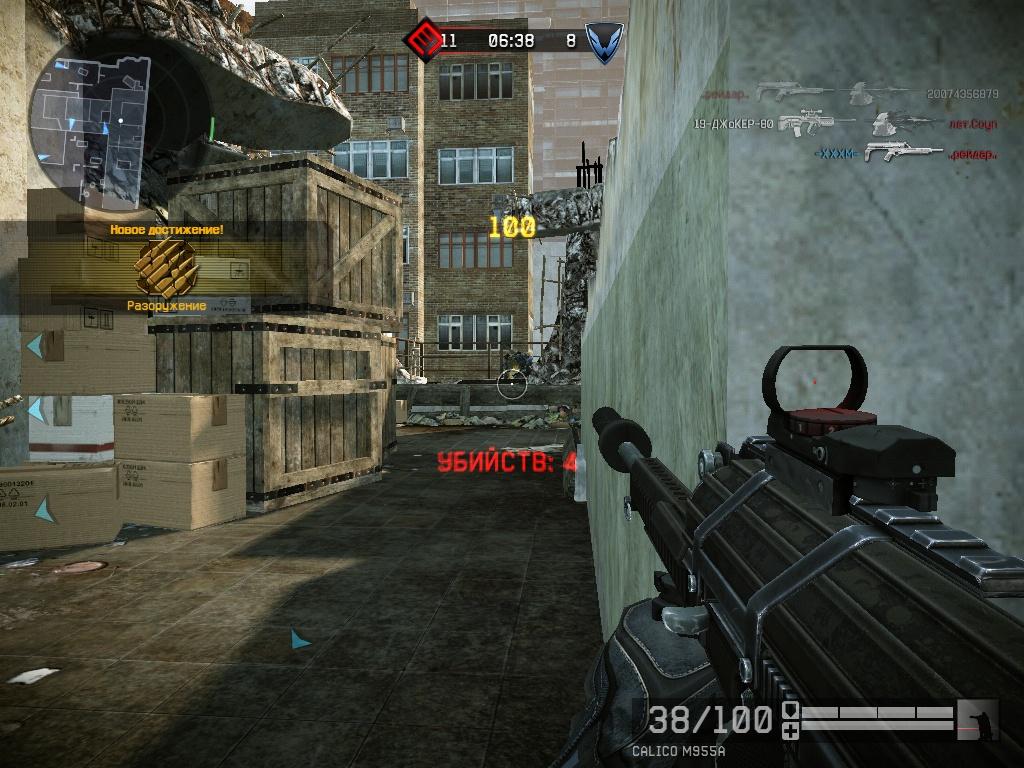Open the new achievement notification
This screenshot has height=768, width=1024.
pyautogui.click(x=165, y=230)
